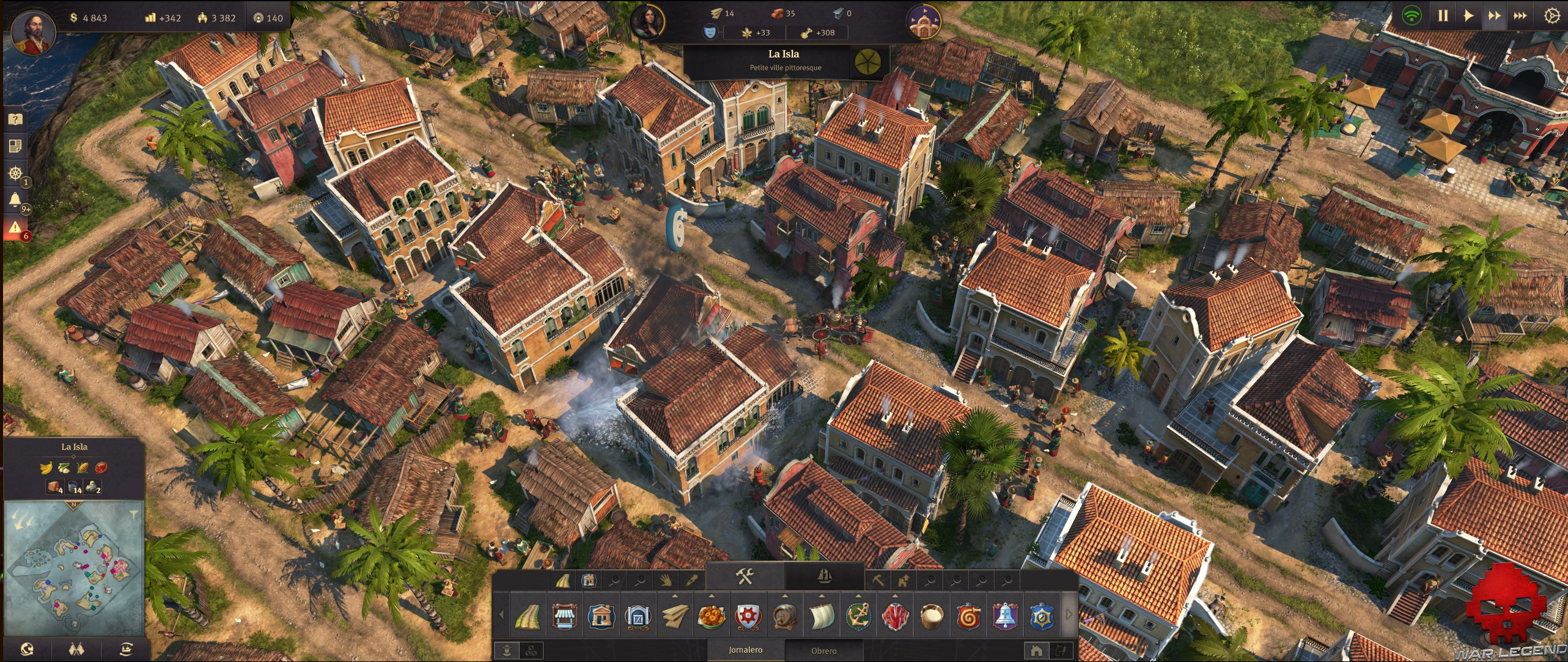
Task: Click the player portrait avatar
Action: click(x=33, y=31)
